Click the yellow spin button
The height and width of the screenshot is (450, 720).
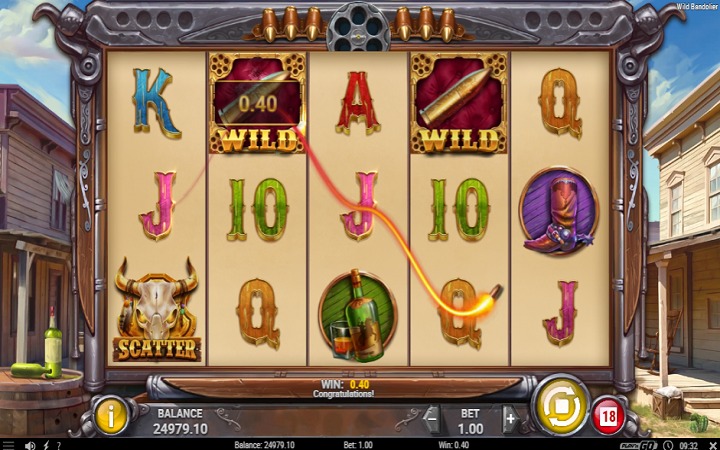[559, 404]
